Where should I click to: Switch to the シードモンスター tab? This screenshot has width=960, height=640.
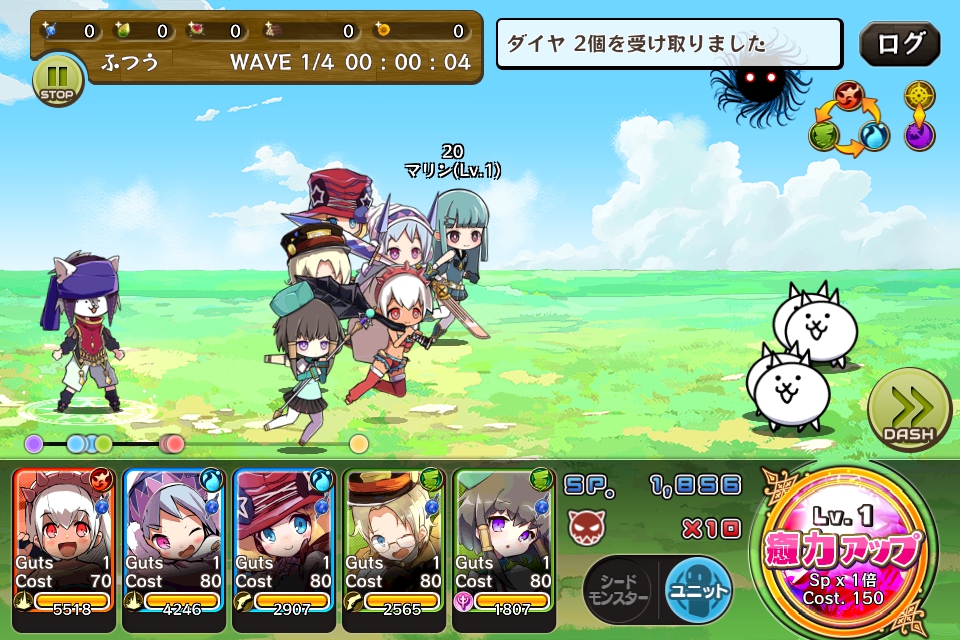[x=617, y=590]
